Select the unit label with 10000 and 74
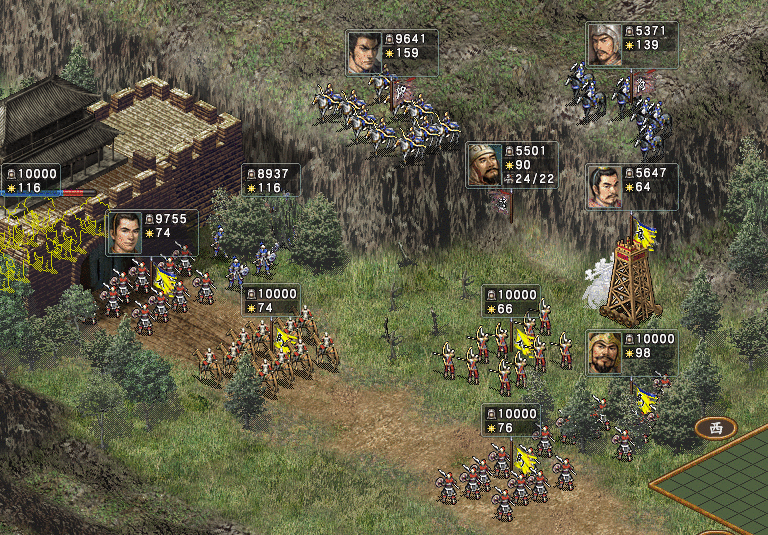The height and width of the screenshot is (535, 768). pos(270,300)
